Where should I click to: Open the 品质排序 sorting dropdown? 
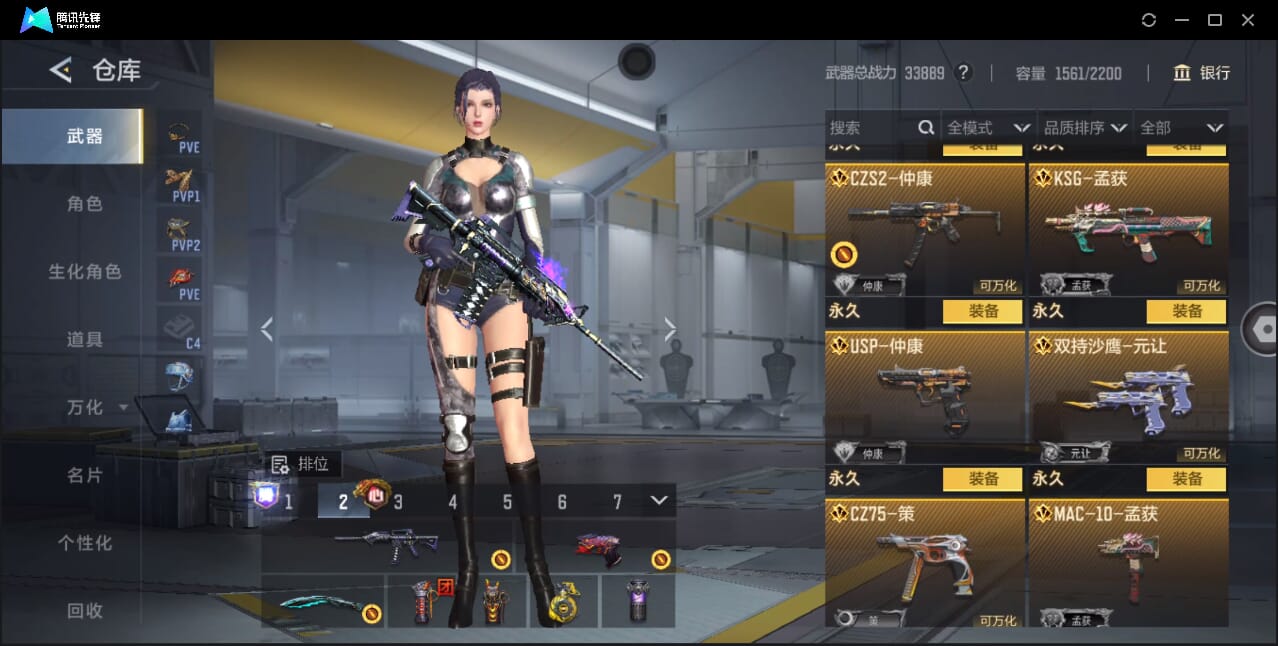1085,128
